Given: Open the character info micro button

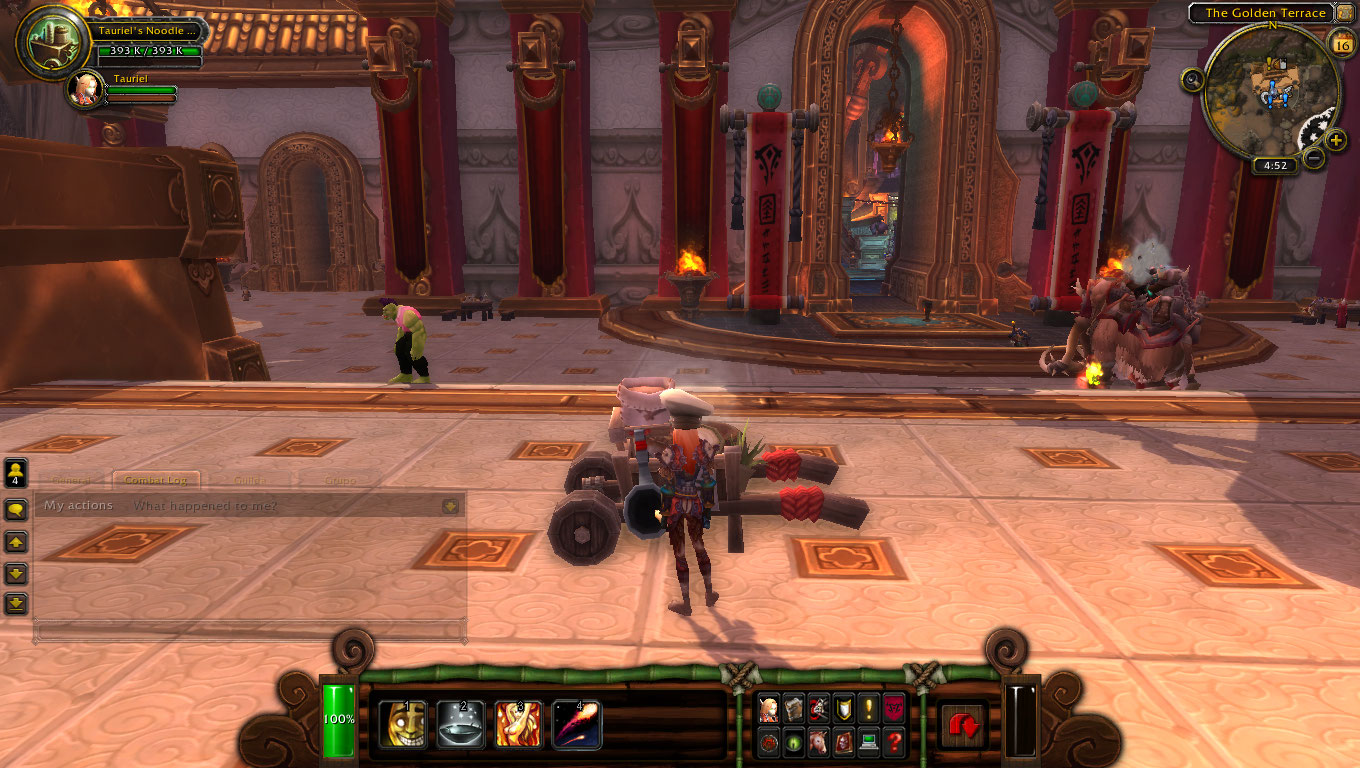Looking at the screenshot, I should click(769, 708).
